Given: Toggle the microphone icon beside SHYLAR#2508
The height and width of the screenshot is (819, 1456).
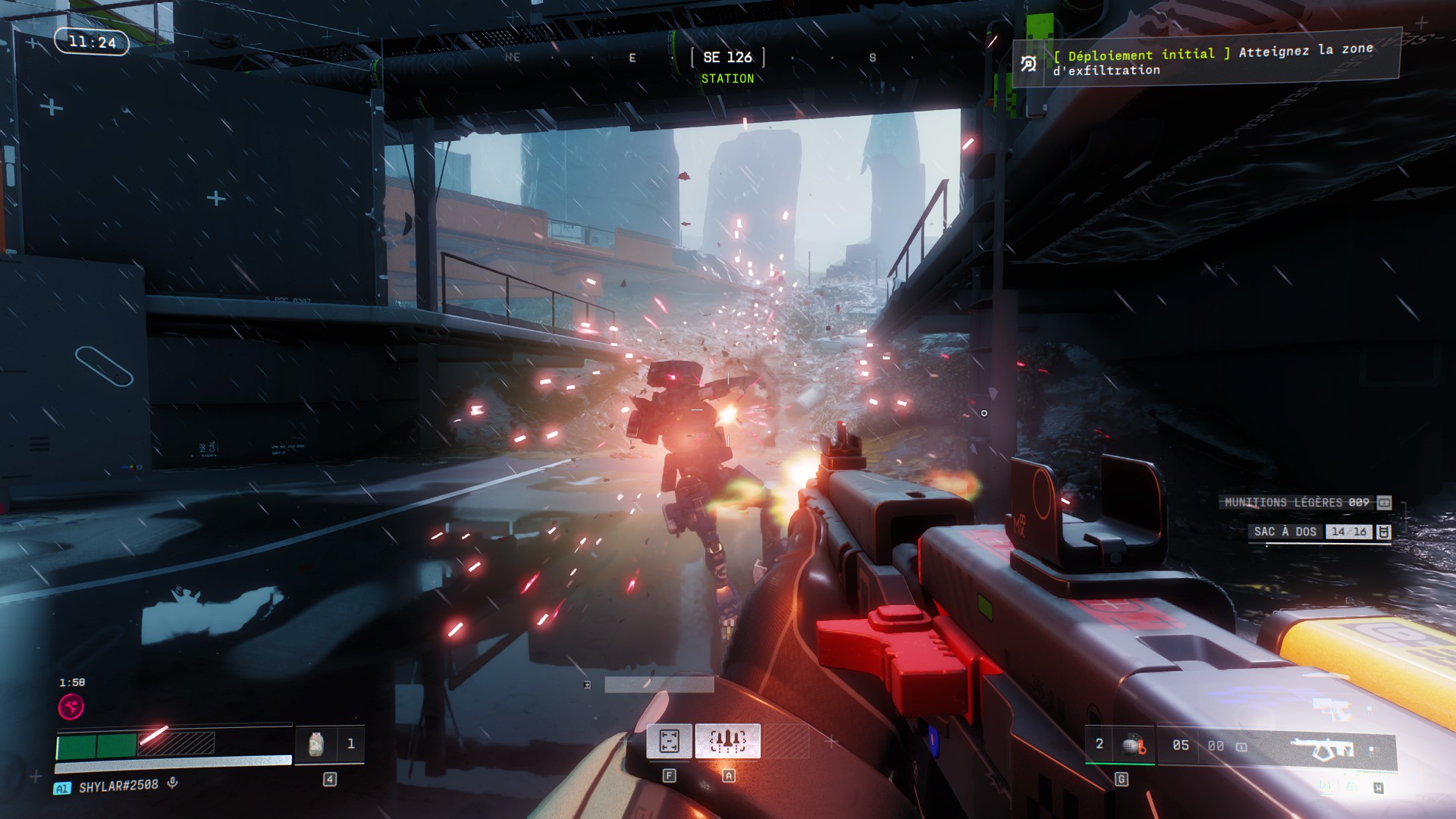Looking at the screenshot, I should tap(173, 783).
